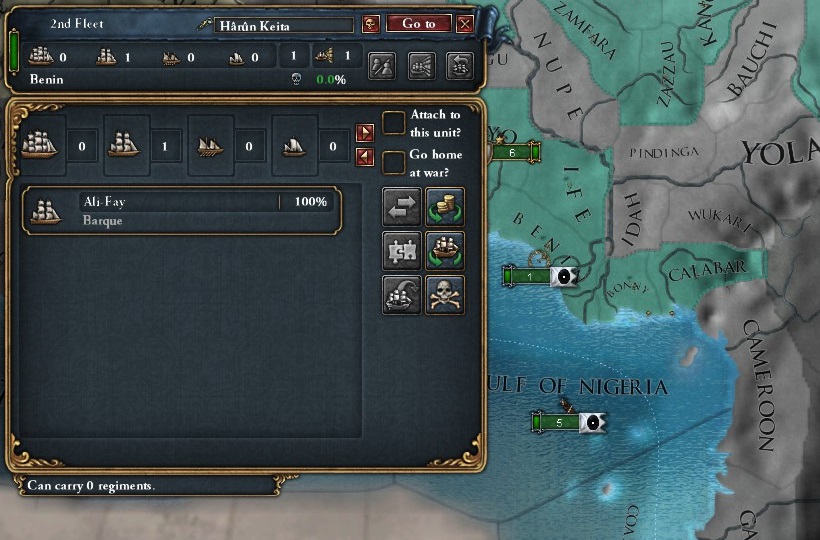Click the red left-pointing arrow button
Image resolution: width=820 pixels, height=540 pixels.
click(365, 156)
